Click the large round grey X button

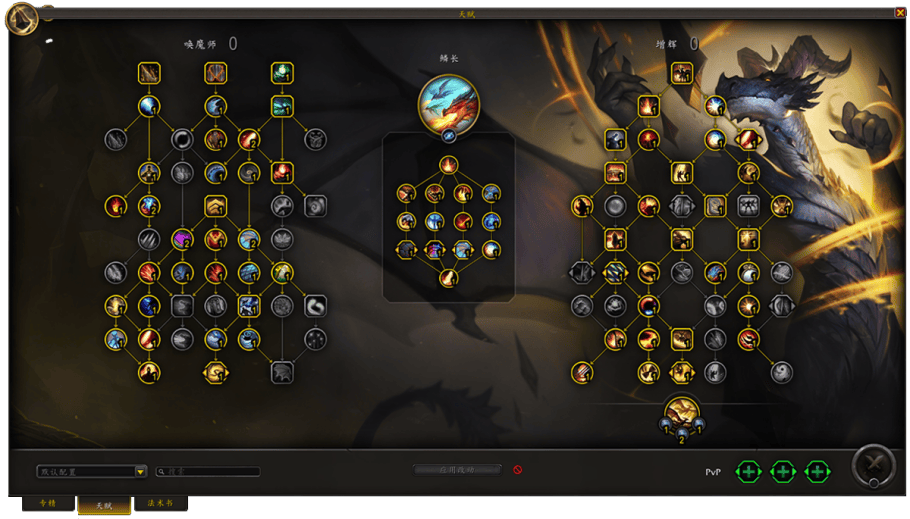tap(872, 465)
